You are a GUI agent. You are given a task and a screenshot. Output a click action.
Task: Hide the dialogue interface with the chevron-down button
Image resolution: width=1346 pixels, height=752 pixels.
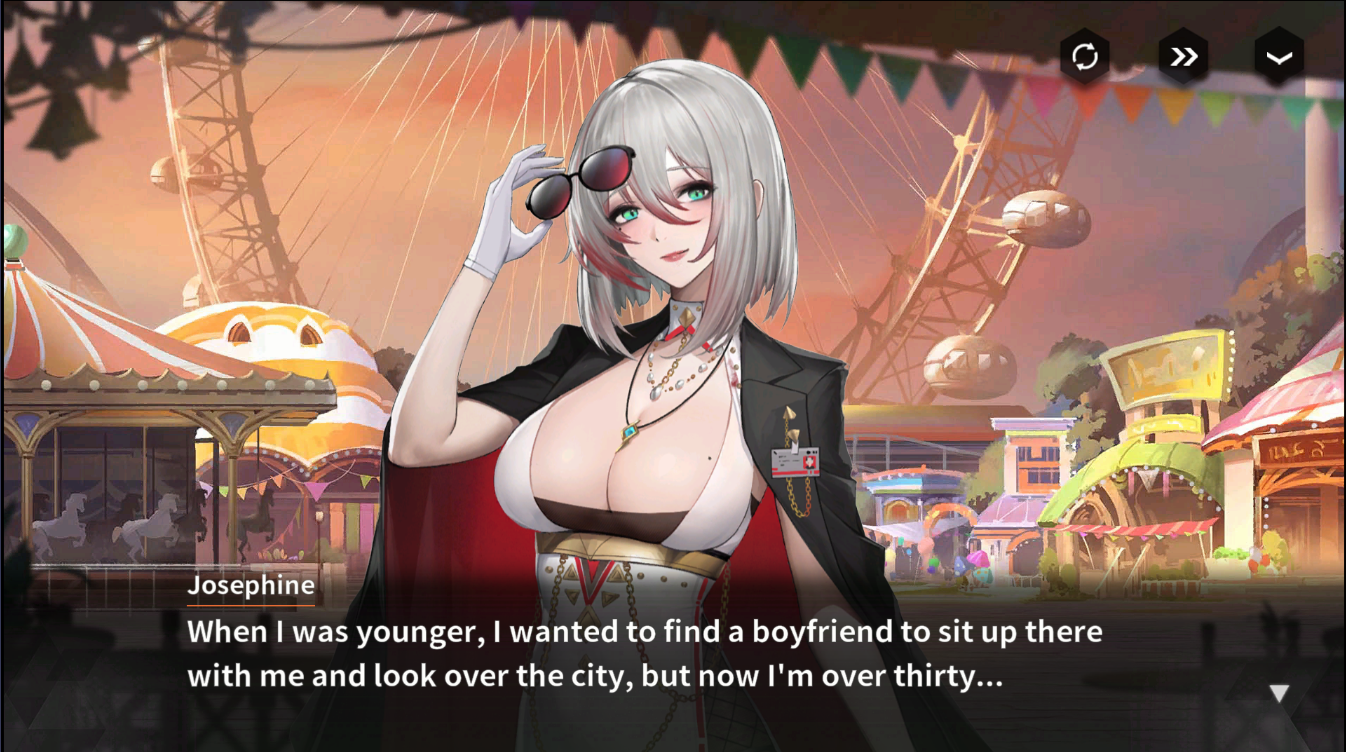tap(1279, 57)
